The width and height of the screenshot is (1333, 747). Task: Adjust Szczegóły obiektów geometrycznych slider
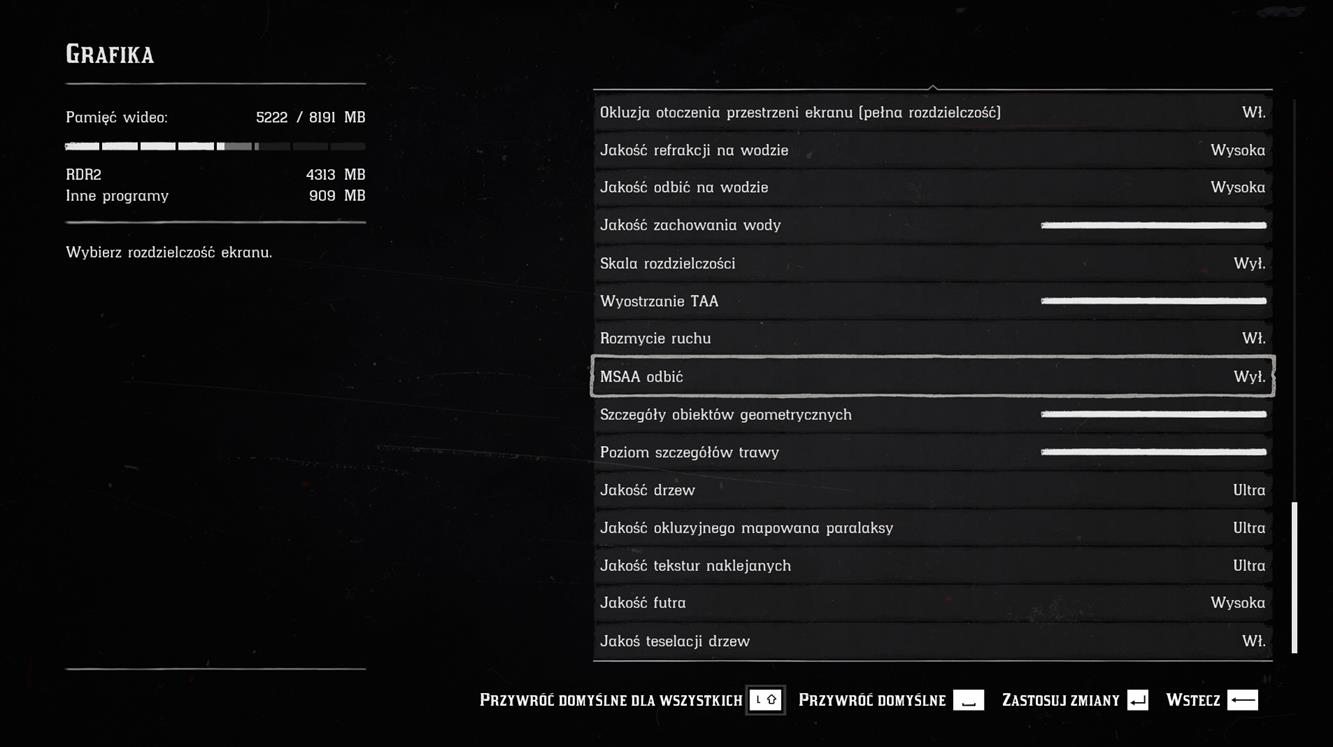(1153, 414)
